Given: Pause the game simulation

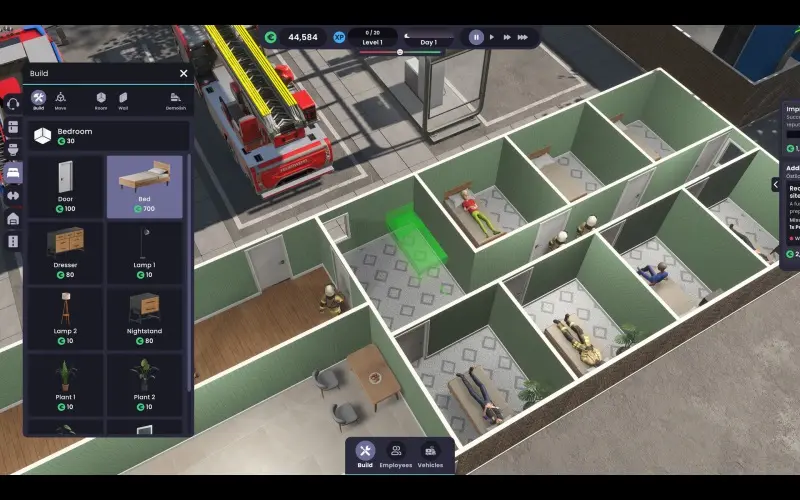Looking at the screenshot, I should pos(476,37).
